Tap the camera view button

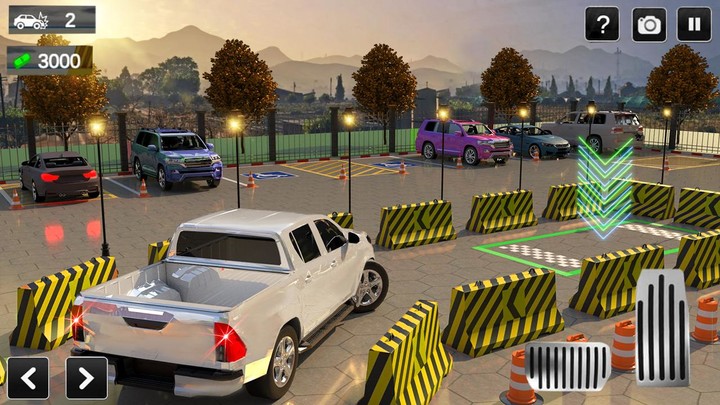[649, 24]
